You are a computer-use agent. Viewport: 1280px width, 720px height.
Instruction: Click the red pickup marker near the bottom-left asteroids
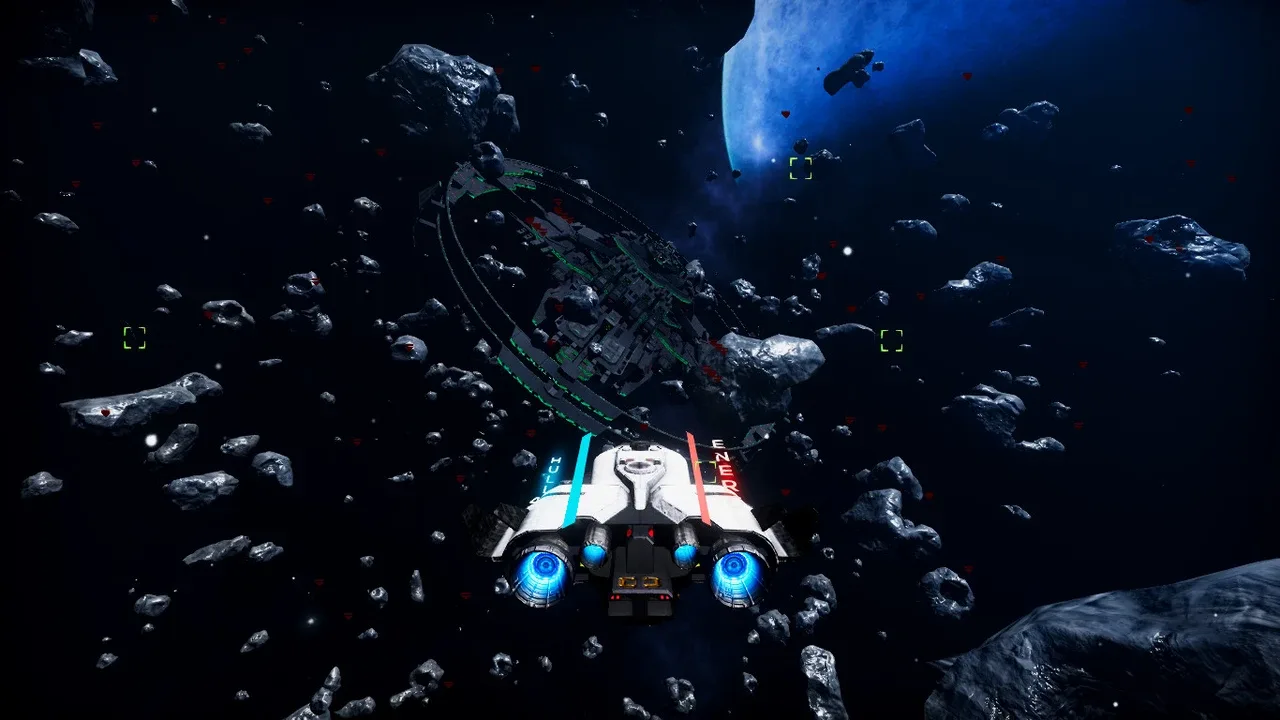(105, 413)
